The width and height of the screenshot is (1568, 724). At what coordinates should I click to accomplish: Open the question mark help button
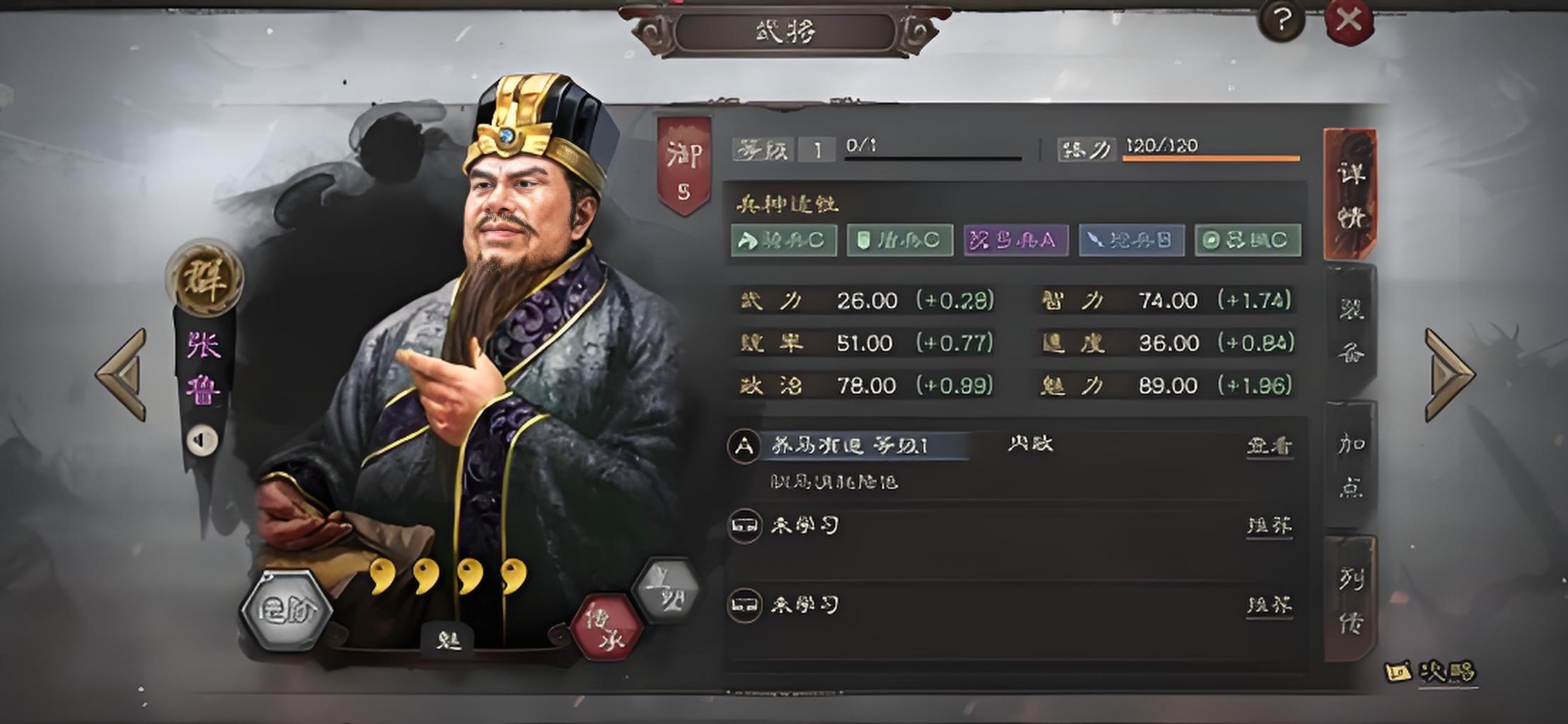1281,21
